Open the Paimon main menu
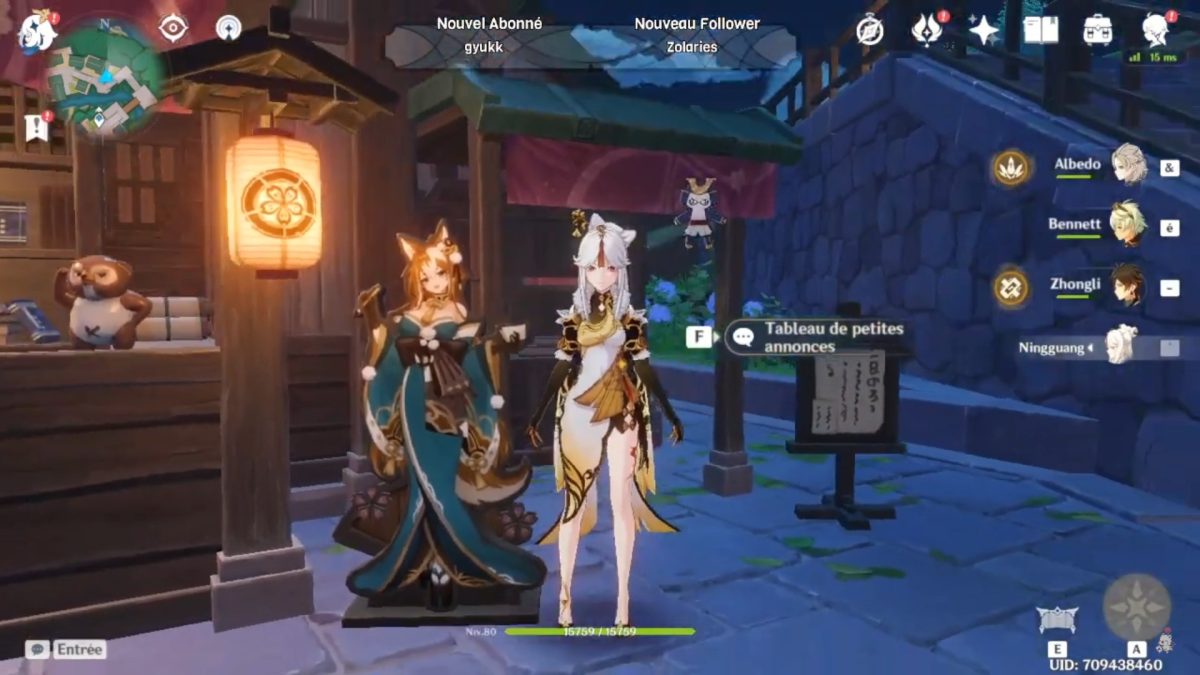The height and width of the screenshot is (675, 1200). point(37,31)
